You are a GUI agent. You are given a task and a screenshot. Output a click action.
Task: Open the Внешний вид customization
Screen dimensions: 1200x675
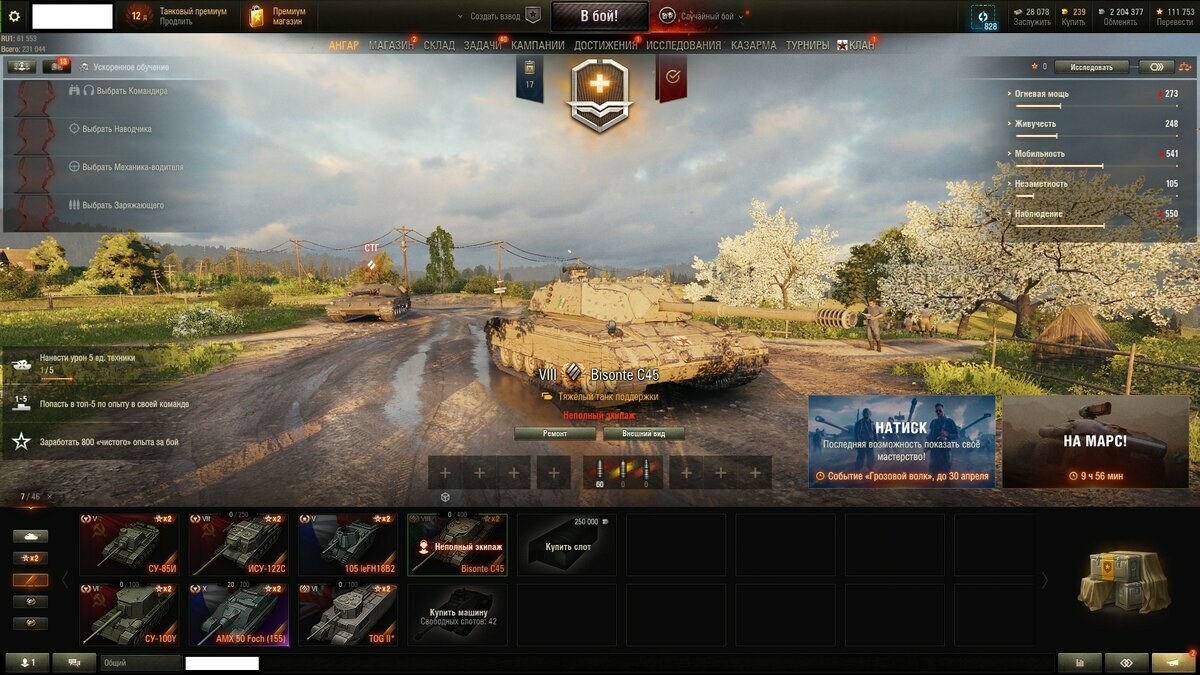[x=644, y=434]
